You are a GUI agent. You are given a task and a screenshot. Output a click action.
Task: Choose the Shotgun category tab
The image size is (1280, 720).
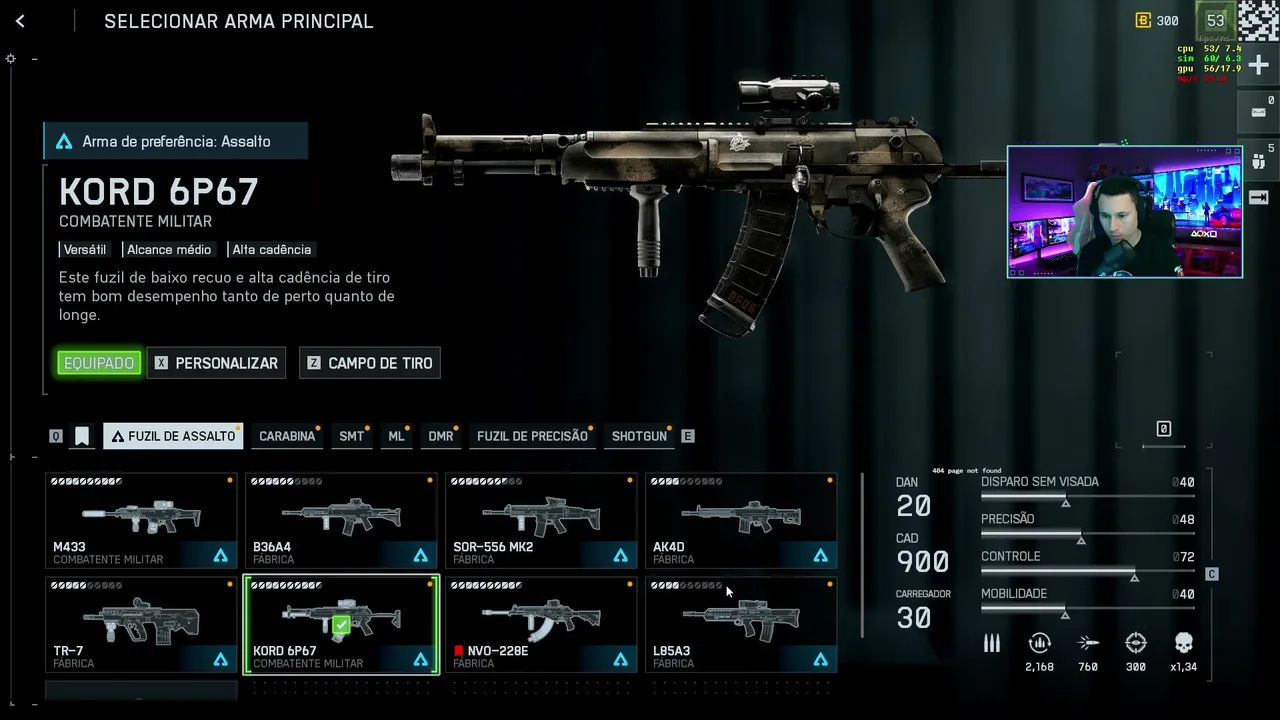coord(639,436)
